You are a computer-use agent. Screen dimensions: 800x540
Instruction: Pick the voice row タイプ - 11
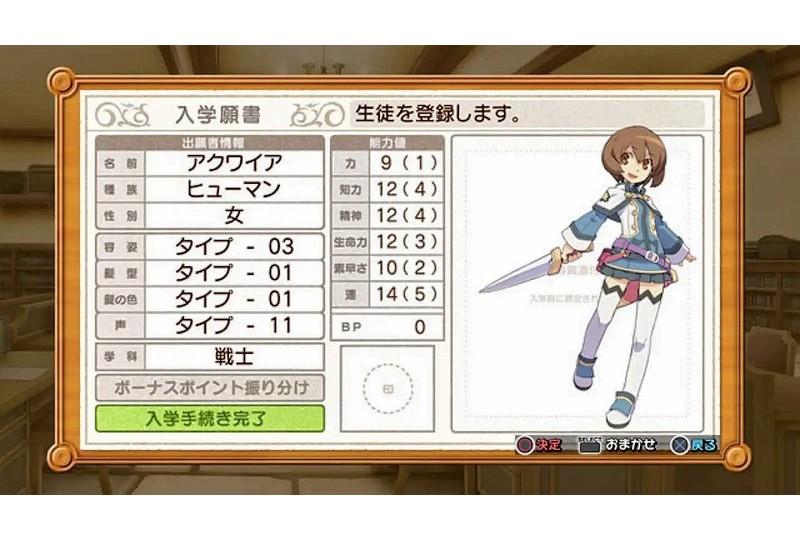pos(235,325)
